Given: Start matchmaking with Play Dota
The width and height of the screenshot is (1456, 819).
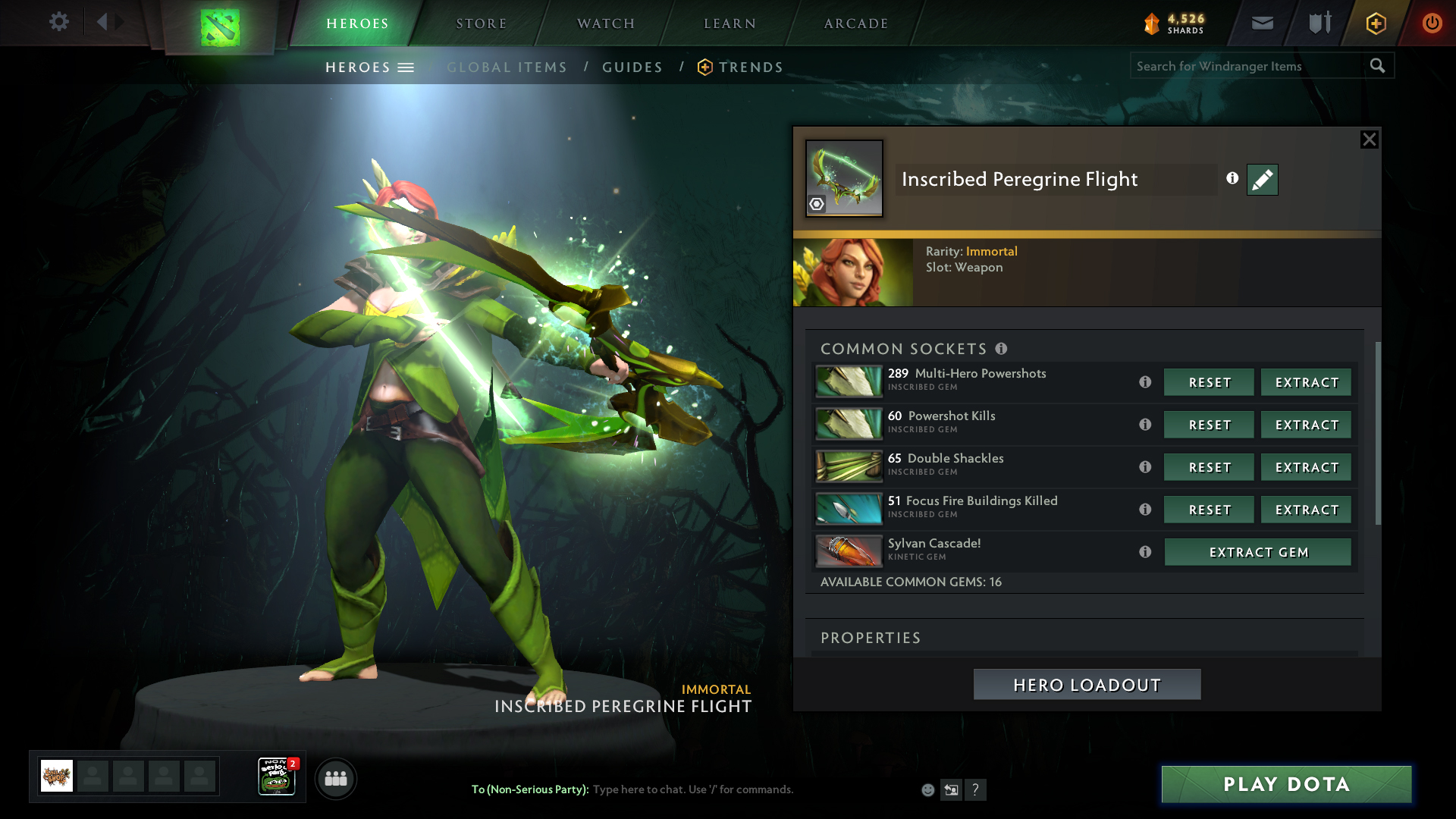Looking at the screenshot, I should pyautogui.click(x=1286, y=784).
